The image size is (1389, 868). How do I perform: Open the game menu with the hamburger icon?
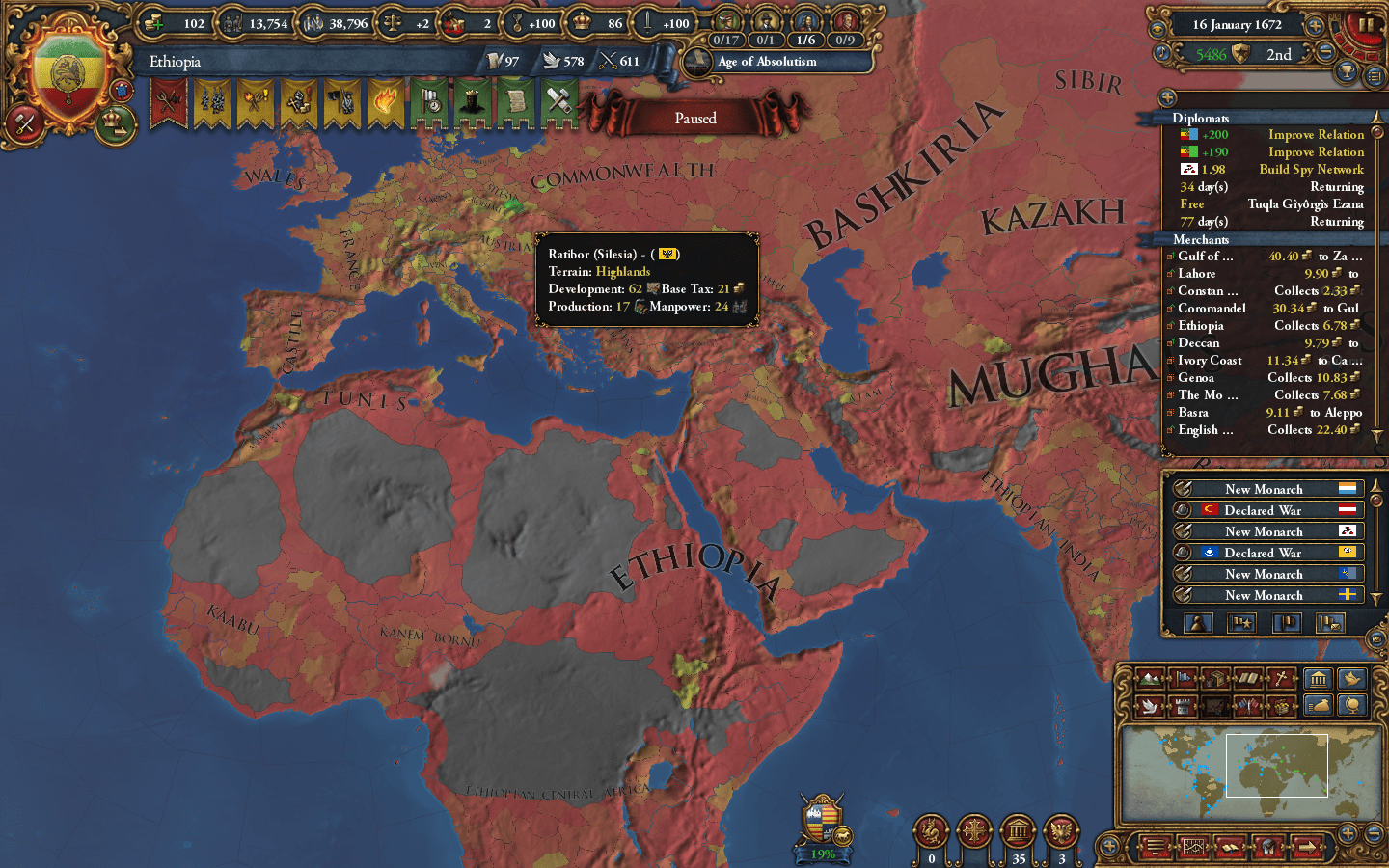pyautogui.click(x=1155, y=847)
